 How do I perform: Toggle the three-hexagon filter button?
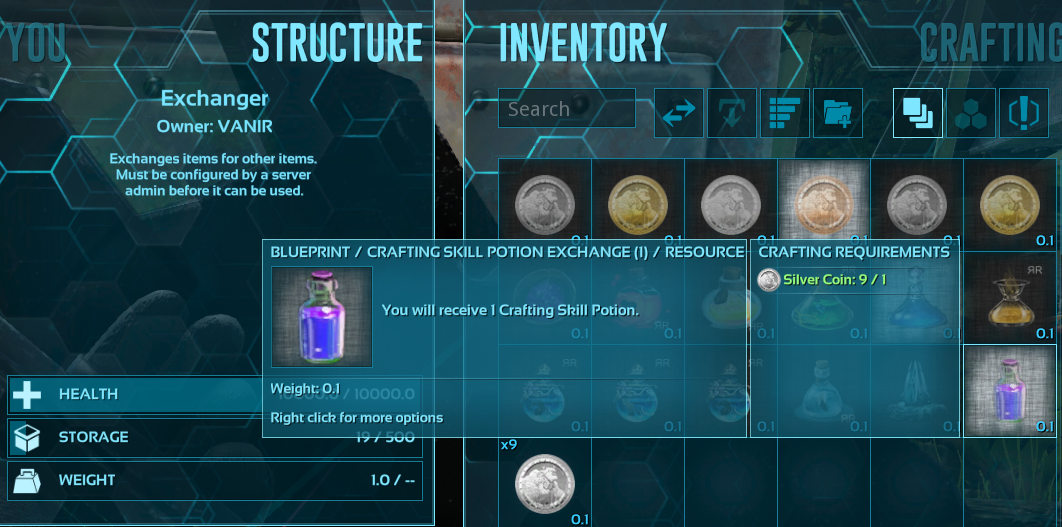coord(970,112)
